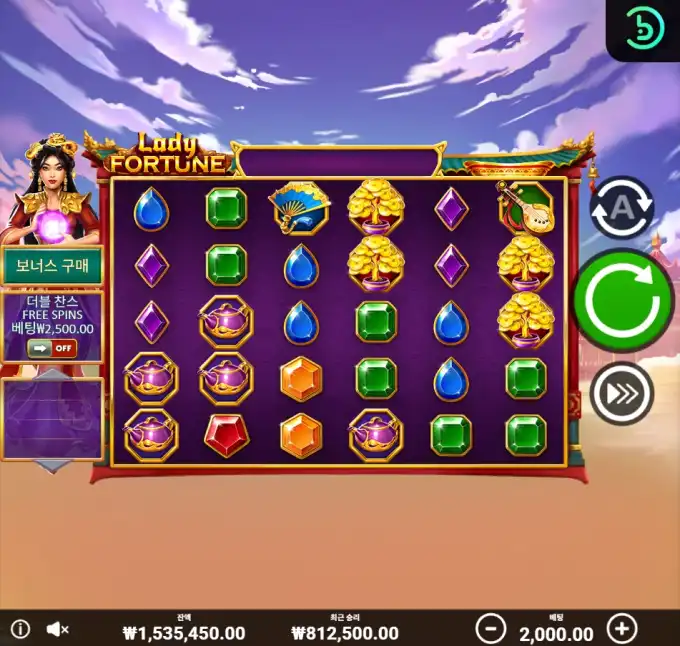
Task: Toggle the 더블 찬스 OFF switch
Action: (51, 347)
